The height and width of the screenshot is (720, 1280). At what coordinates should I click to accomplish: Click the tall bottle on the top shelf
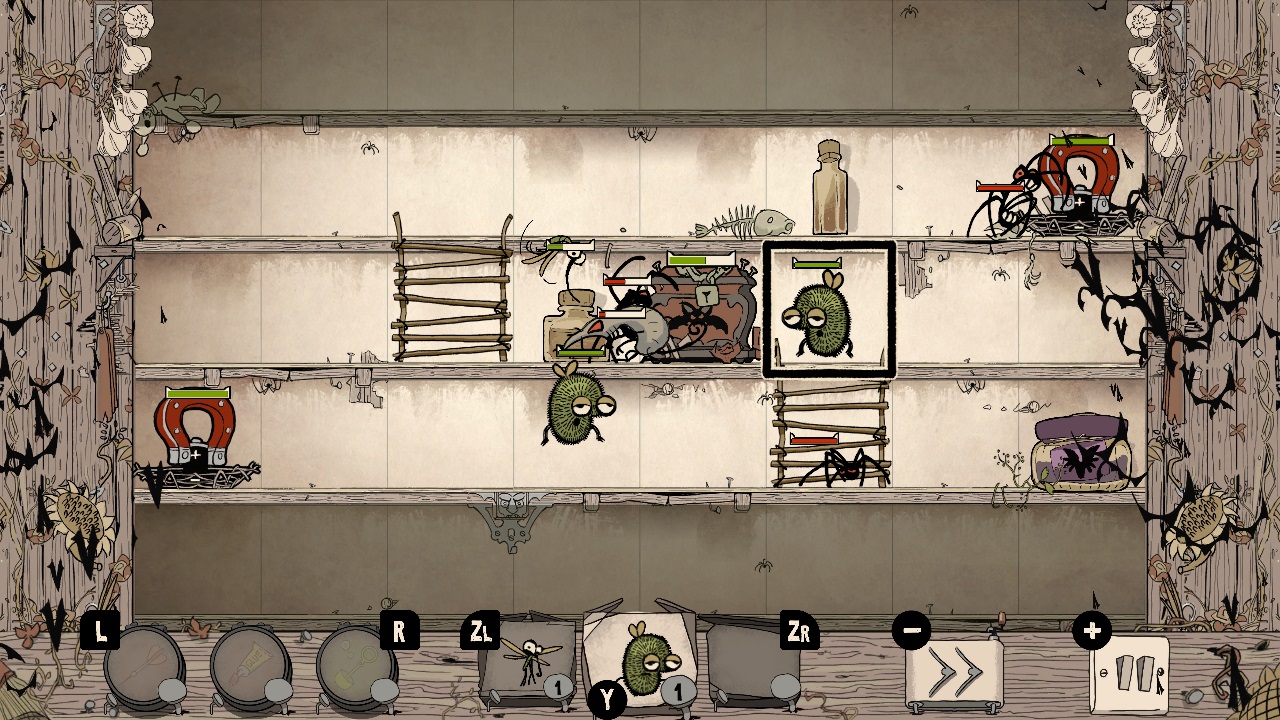click(828, 190)
